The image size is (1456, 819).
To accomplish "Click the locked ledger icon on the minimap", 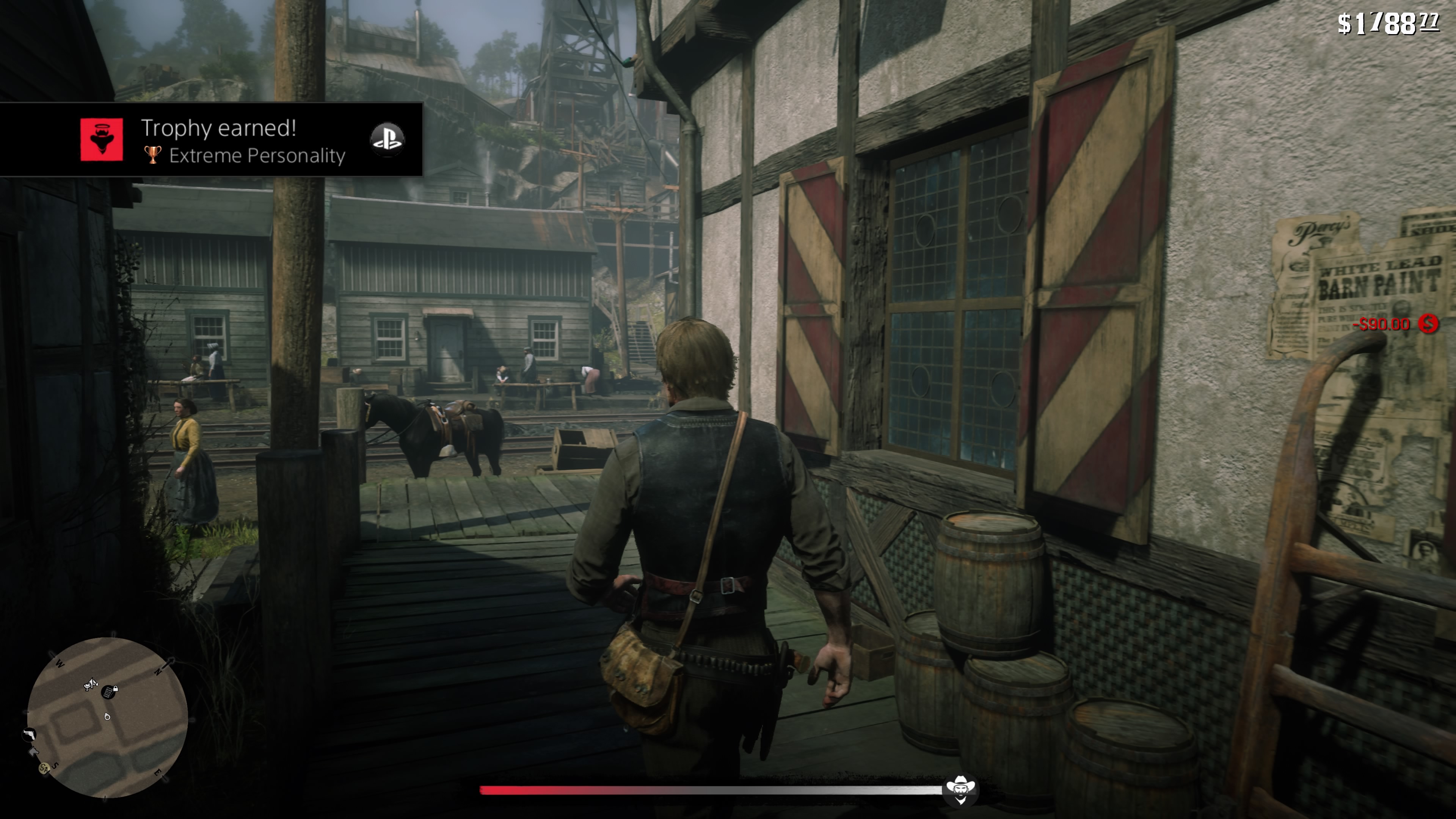I will tap(109, 692).
